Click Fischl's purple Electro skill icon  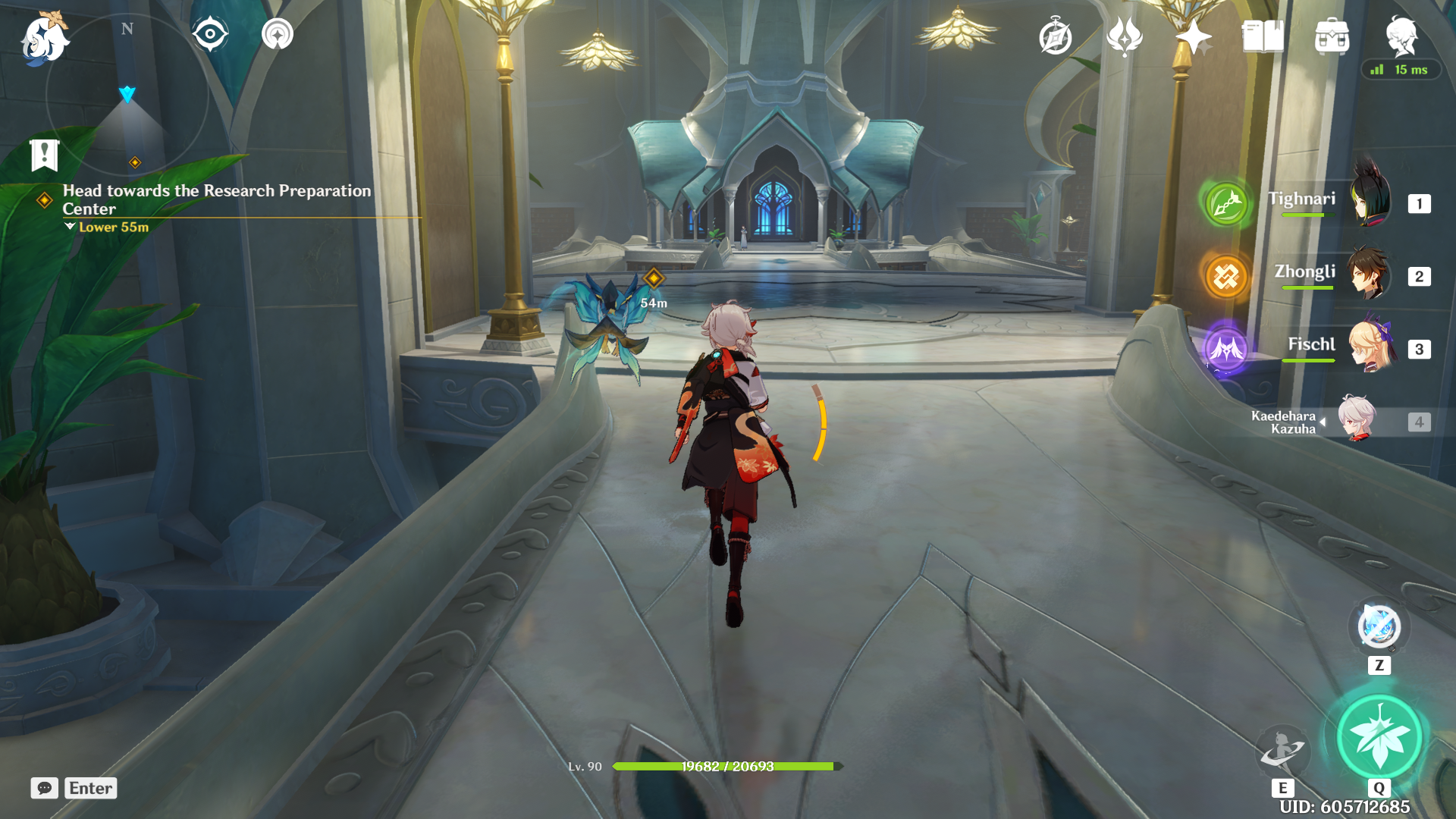pyautogui.click(x=1225, y=349)
